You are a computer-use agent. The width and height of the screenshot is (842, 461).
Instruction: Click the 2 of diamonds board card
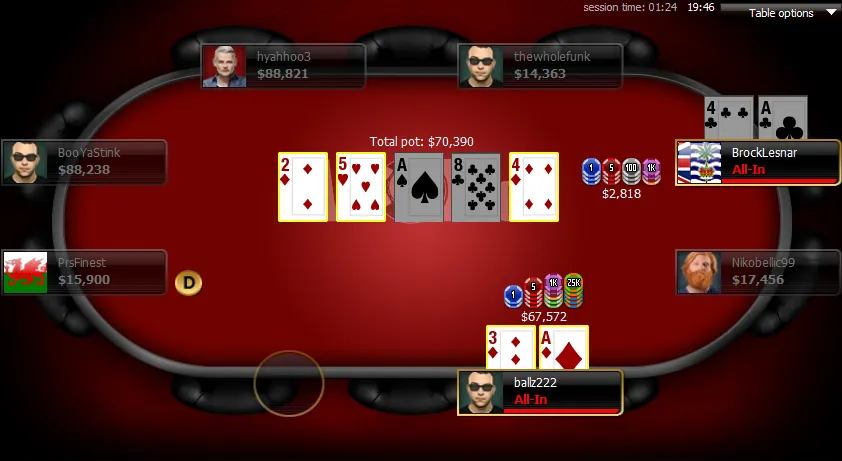coord(303,187)
